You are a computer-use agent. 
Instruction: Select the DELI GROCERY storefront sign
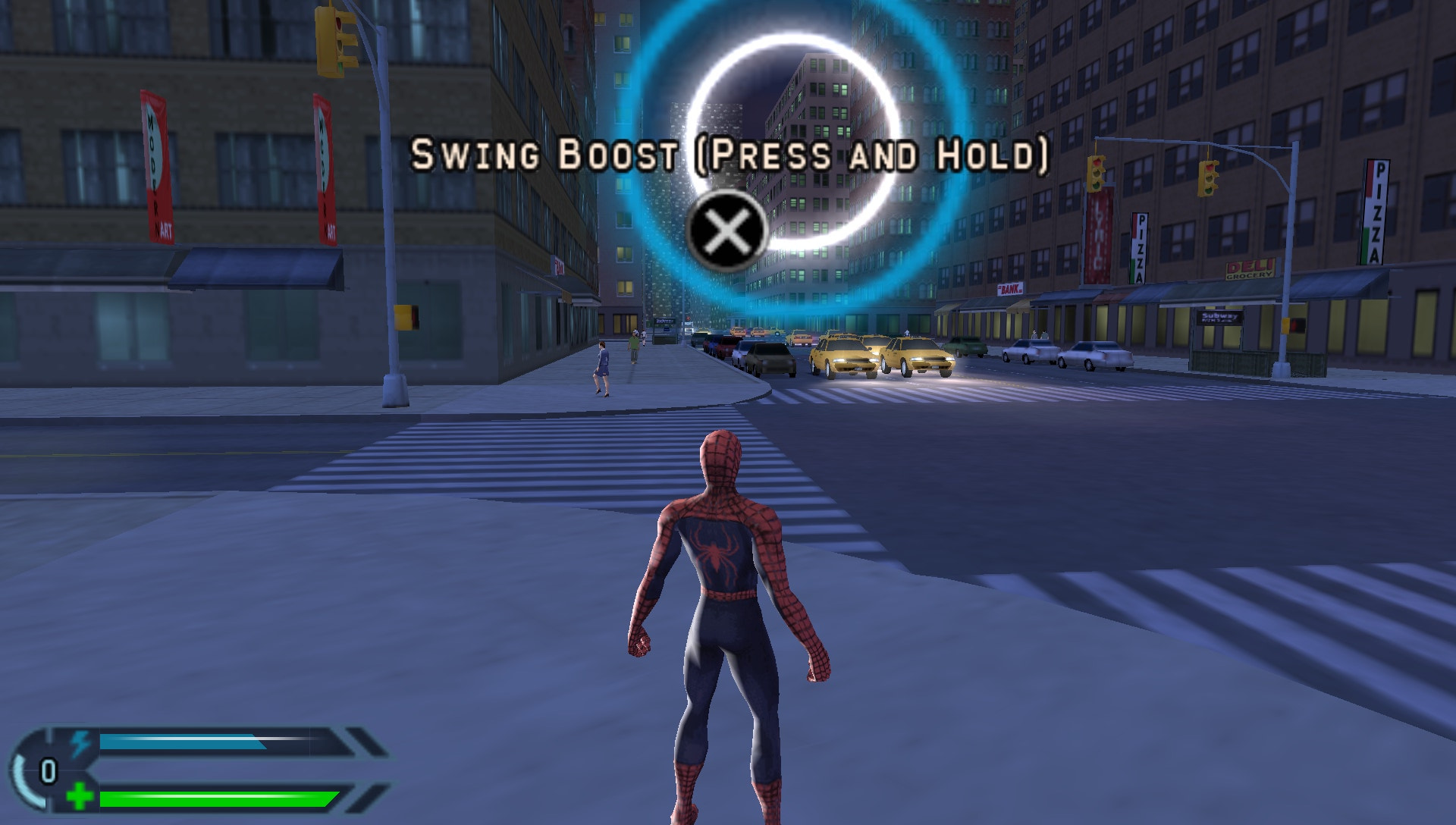1251,269
